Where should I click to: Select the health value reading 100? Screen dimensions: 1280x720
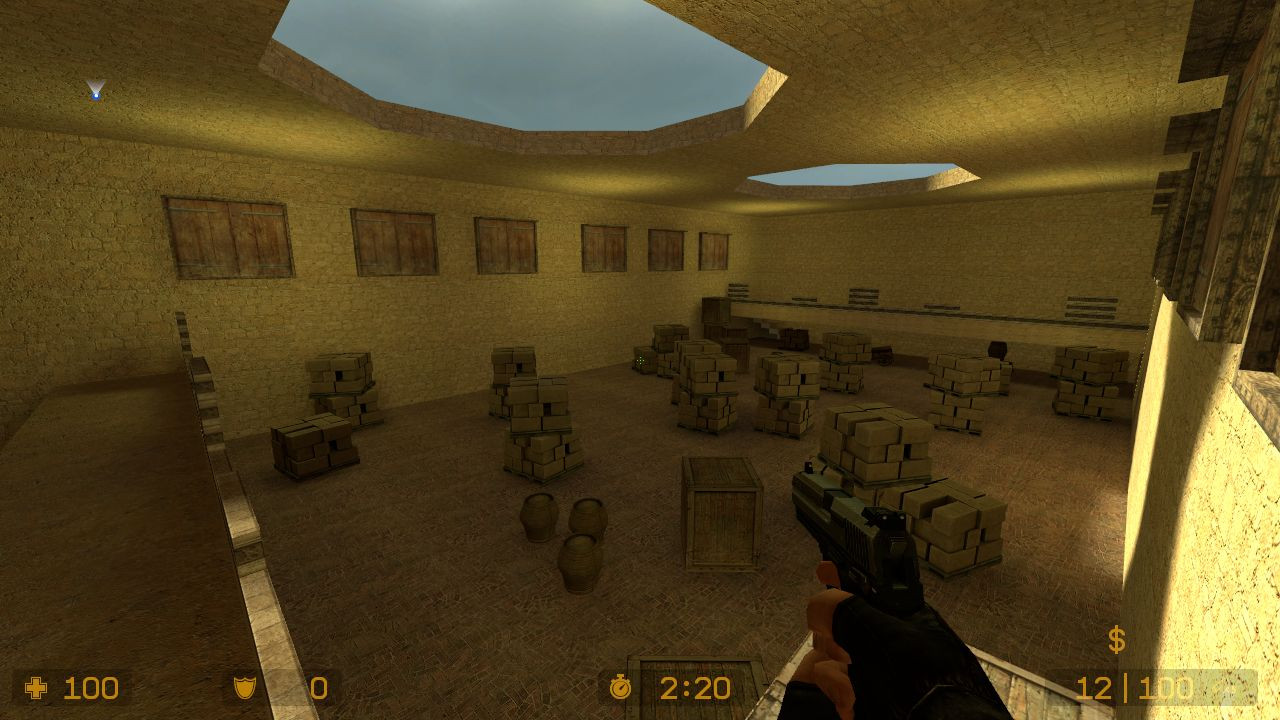[90, 688]
